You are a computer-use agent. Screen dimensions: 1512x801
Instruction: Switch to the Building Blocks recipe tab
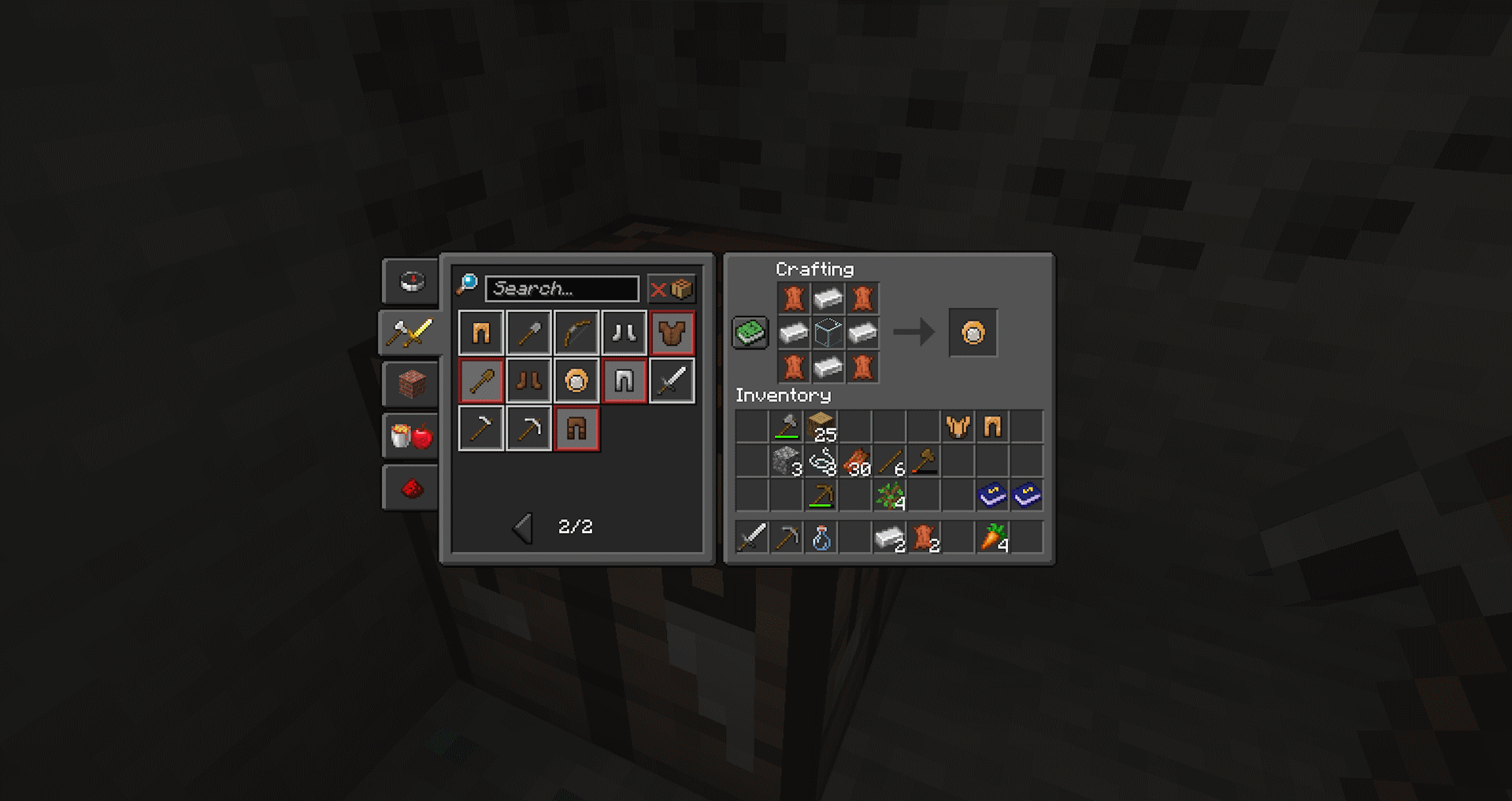pyautogui.click(x=409, y=384)
